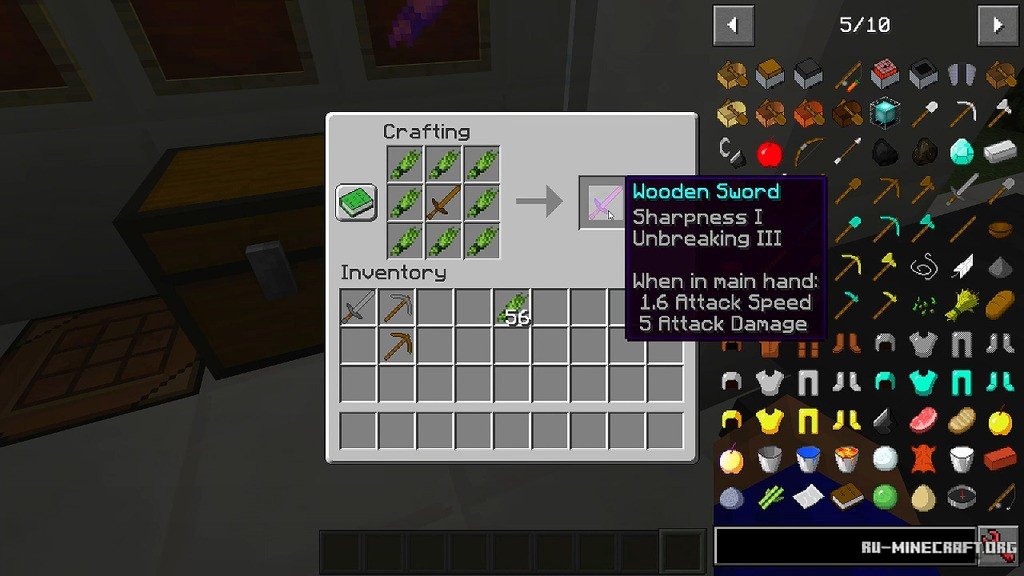Select the diamond chestplate in the item list
The width and height of the screenshot is (1024, 576).
tap(922, 382)
